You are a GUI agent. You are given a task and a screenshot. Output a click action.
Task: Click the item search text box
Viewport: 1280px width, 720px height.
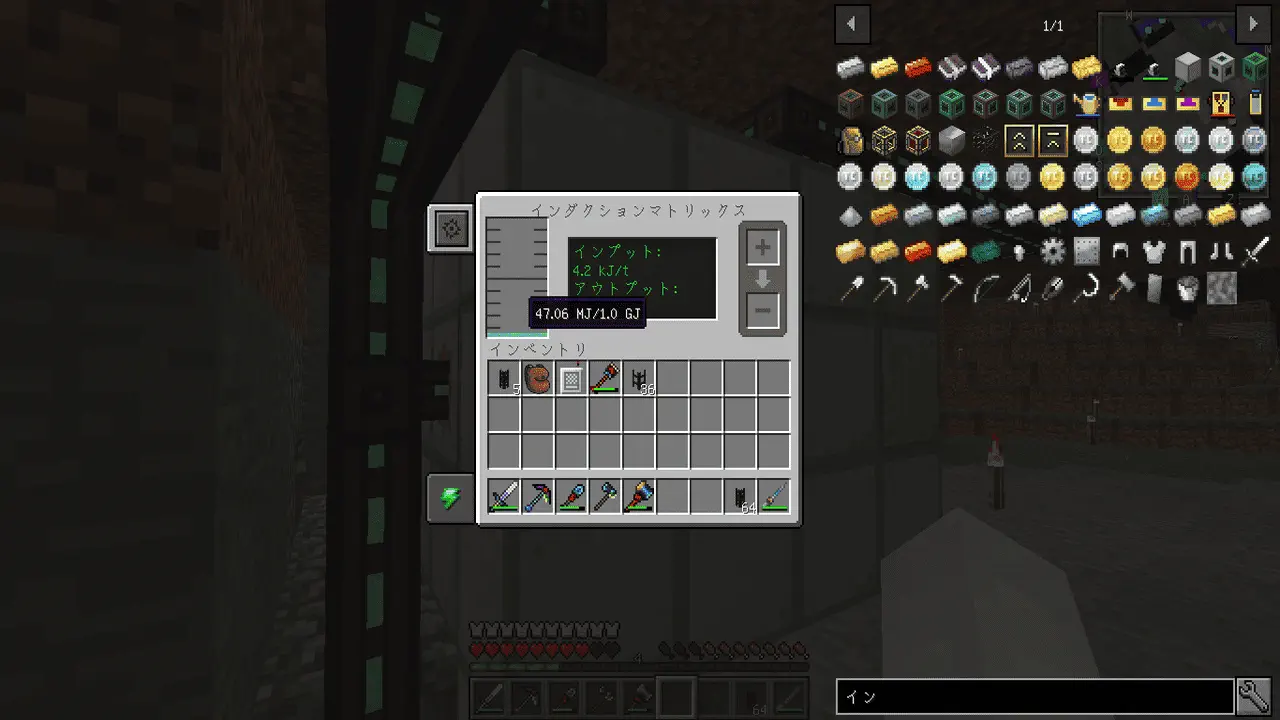(x=1034, y=697)
